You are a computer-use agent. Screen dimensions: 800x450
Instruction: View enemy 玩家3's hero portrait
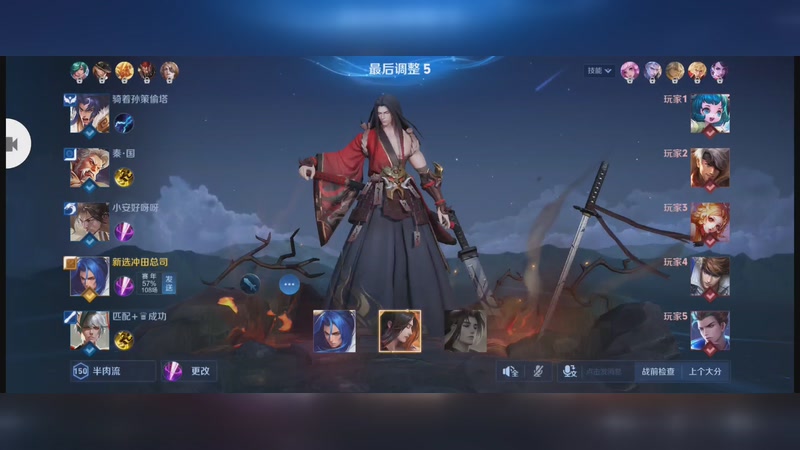point(710,222)
